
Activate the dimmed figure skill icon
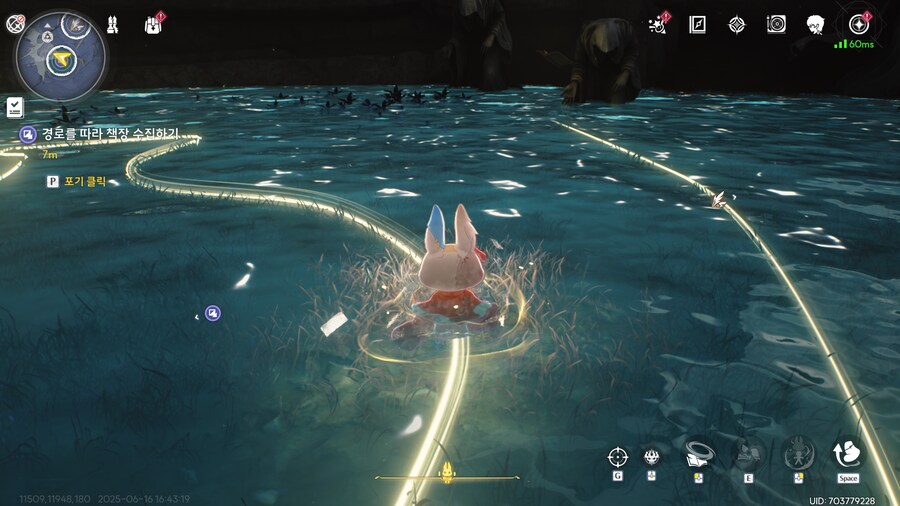(798, 455)
